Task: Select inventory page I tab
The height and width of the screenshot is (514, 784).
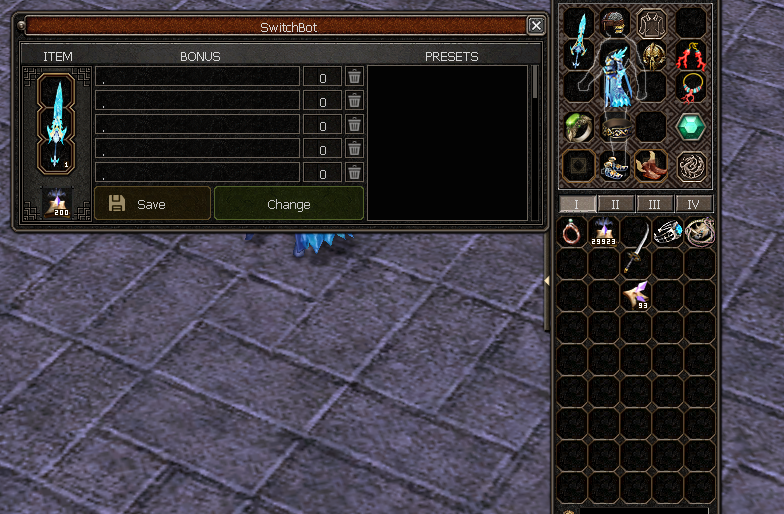Action: (576, 204)
